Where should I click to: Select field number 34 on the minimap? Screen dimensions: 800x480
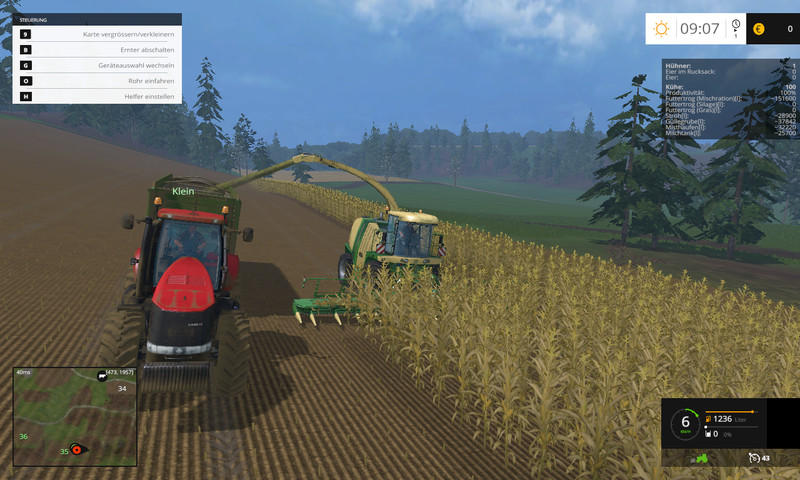(122, 388)
